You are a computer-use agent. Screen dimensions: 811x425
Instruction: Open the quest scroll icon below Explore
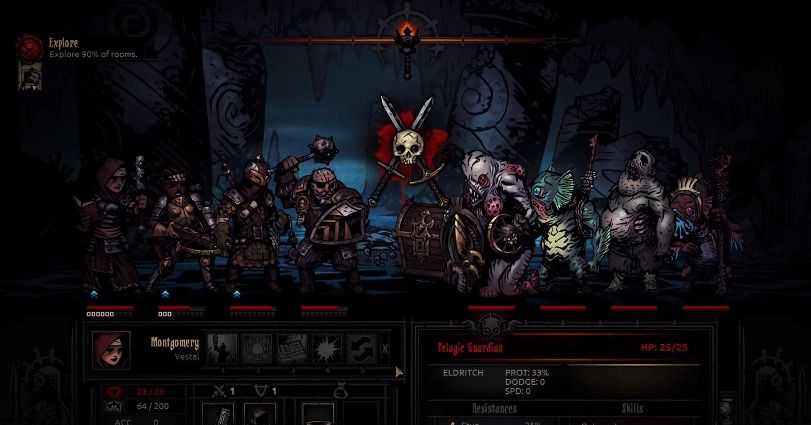click(30, 75)
